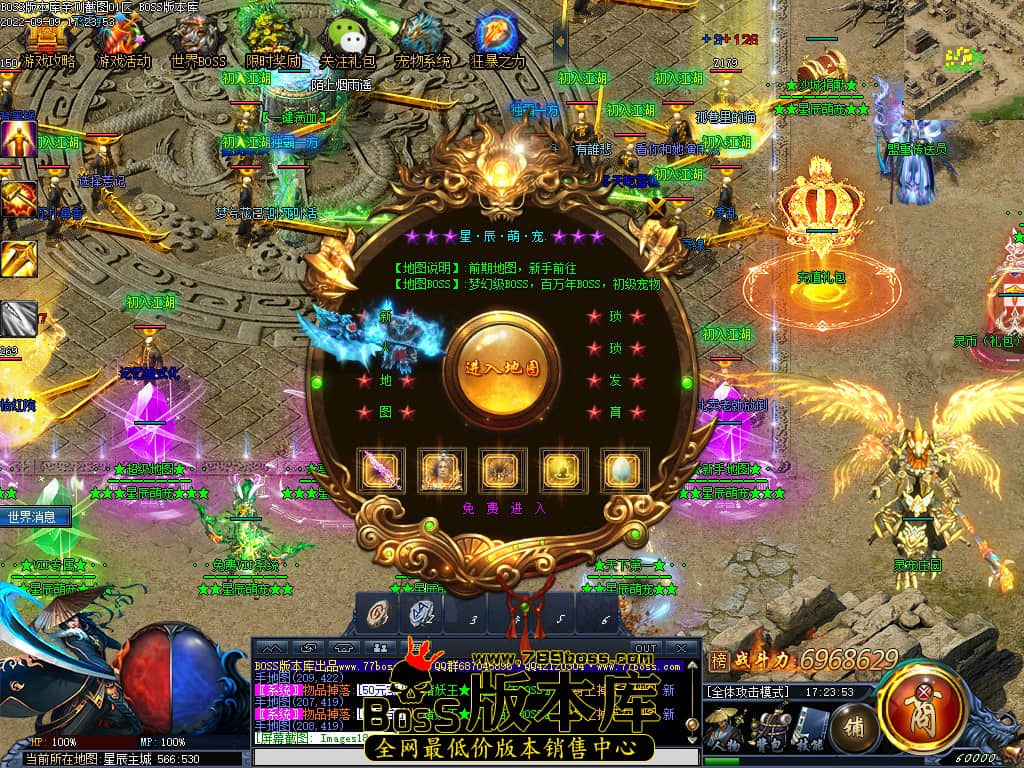Close the chat panel with X
Image resolution: width=1024 pixels, height=768 pixels.
click(x=681, y=647)
